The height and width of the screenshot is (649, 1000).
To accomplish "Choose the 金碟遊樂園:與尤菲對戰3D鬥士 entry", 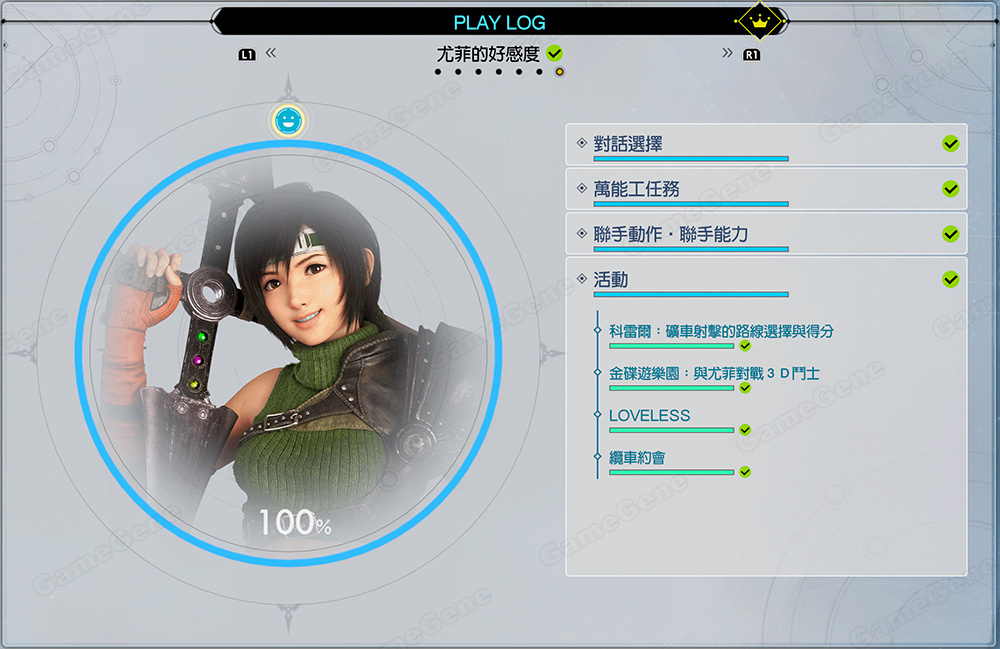I will click(714, 373).
